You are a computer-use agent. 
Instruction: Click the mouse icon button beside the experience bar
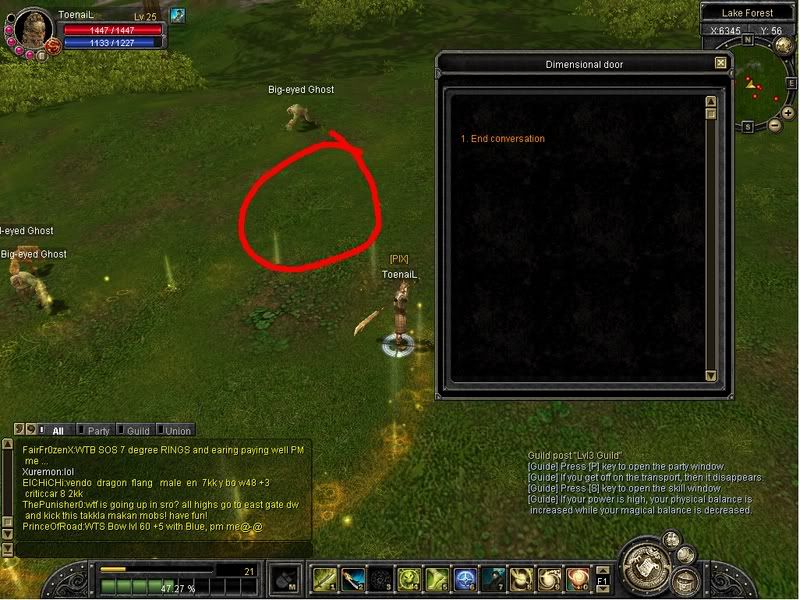[285, 579]
